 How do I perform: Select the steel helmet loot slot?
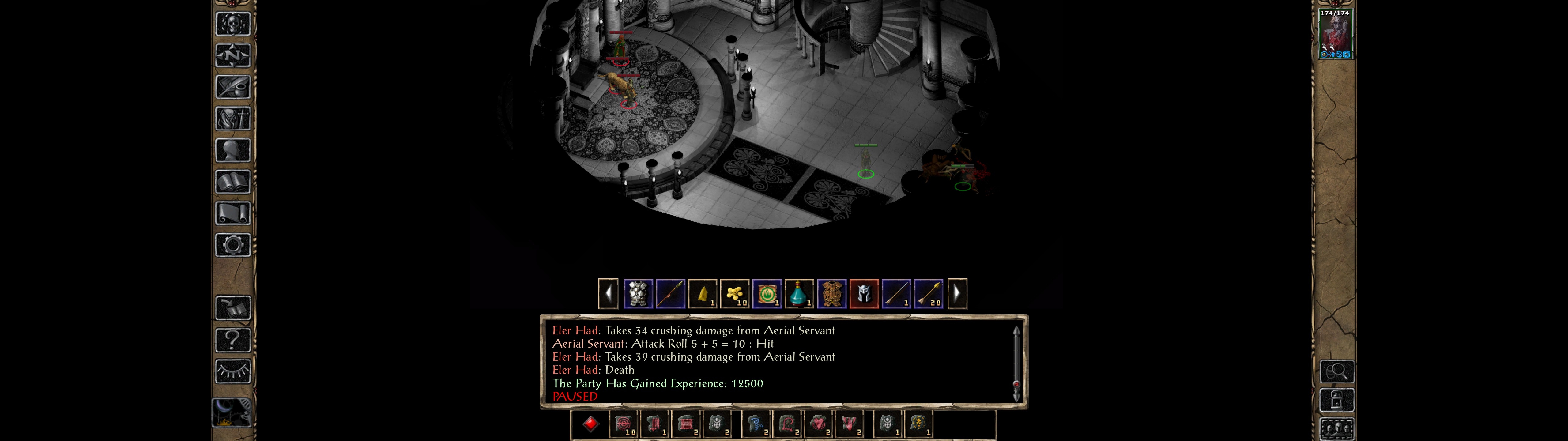(864, 294)
